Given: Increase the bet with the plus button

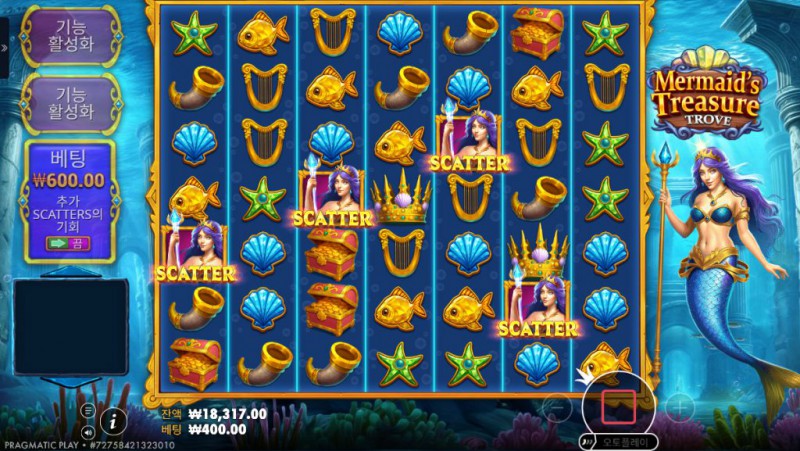Looking at the screenshot, I should click(679, 406).
